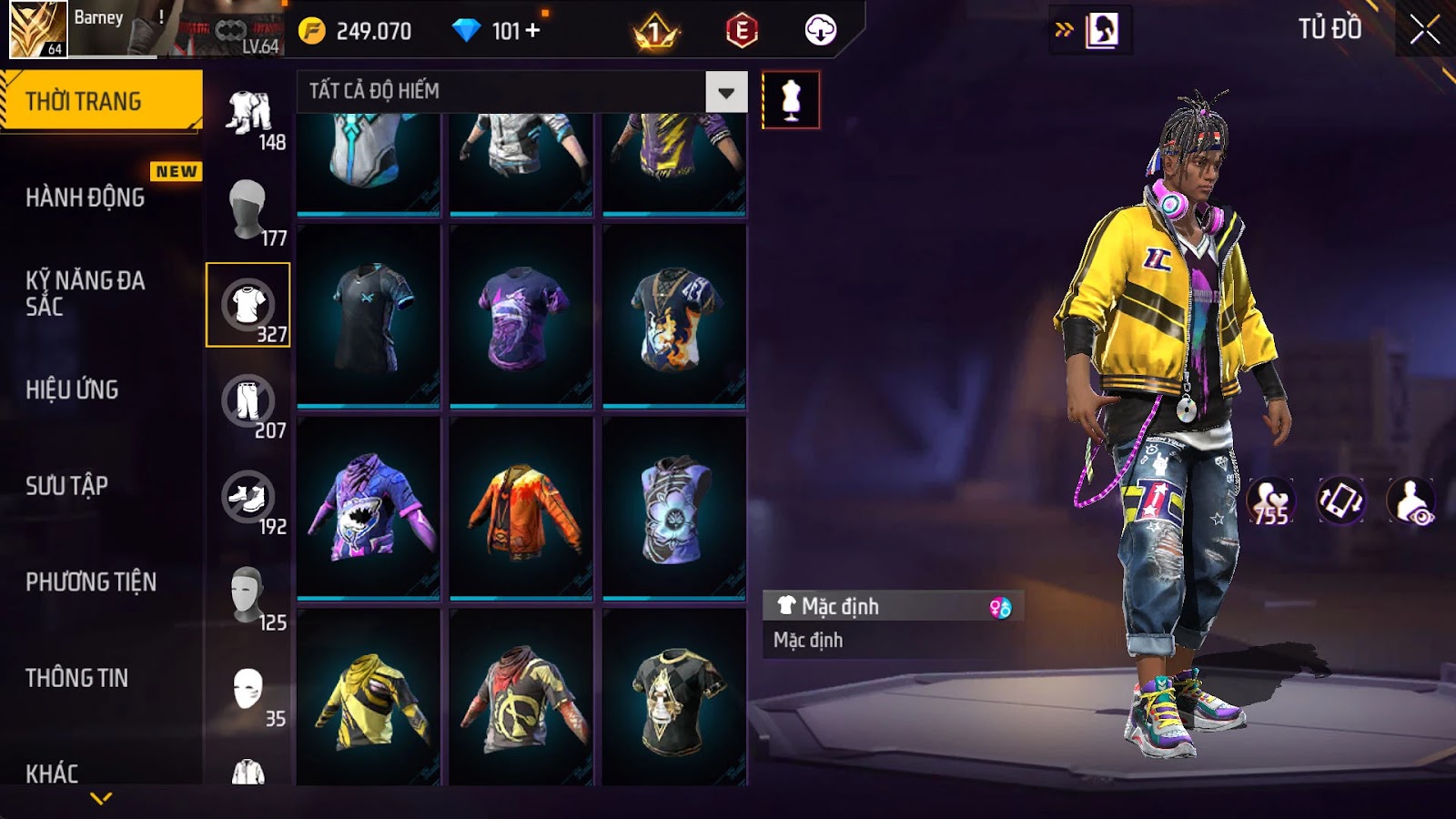The image size is (1456, 819).
Task: Open the head category showing 177 items
Action: tap(248, 208)
